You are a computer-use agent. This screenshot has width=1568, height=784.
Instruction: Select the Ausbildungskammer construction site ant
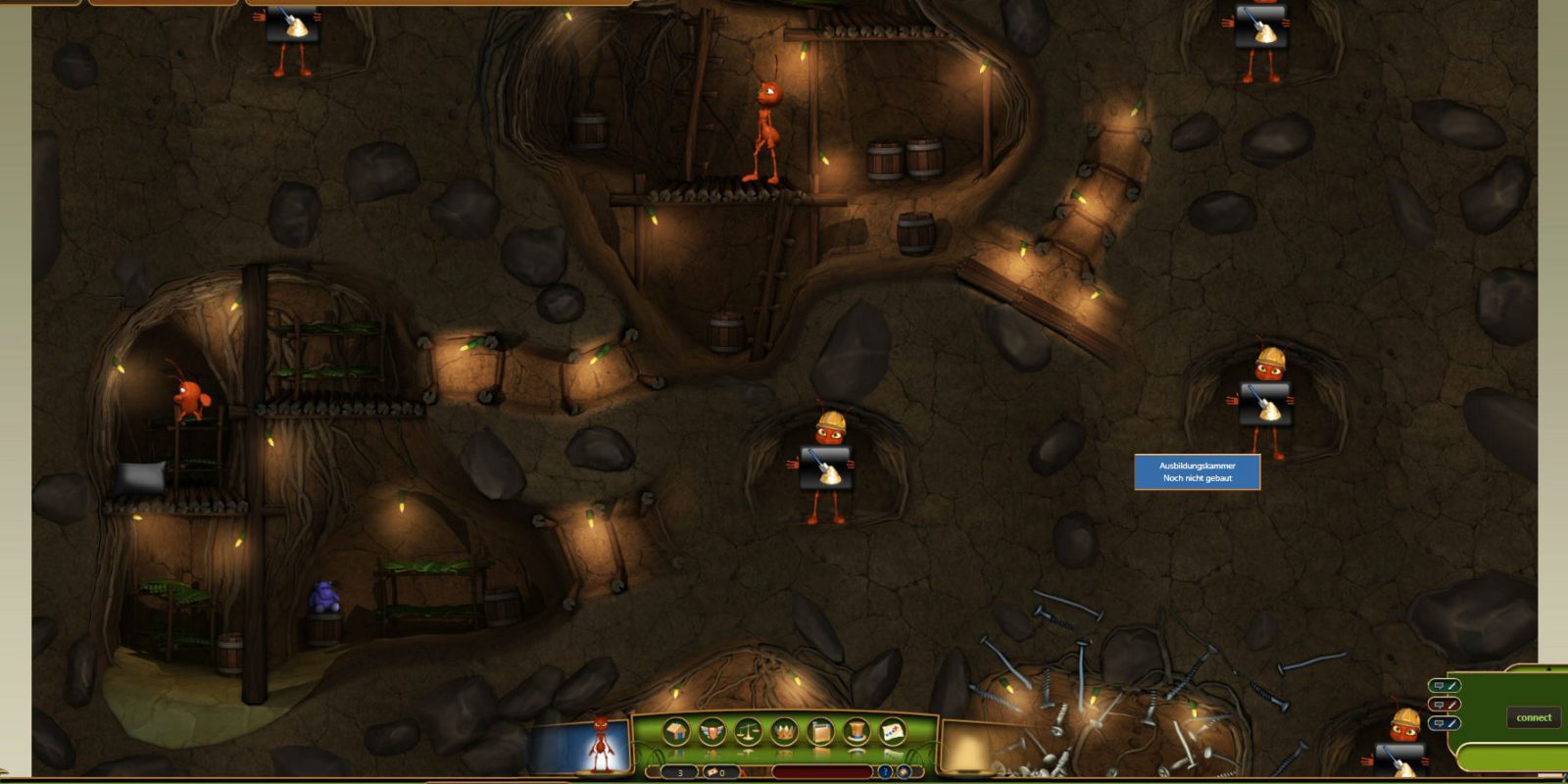coord(1266,402)
